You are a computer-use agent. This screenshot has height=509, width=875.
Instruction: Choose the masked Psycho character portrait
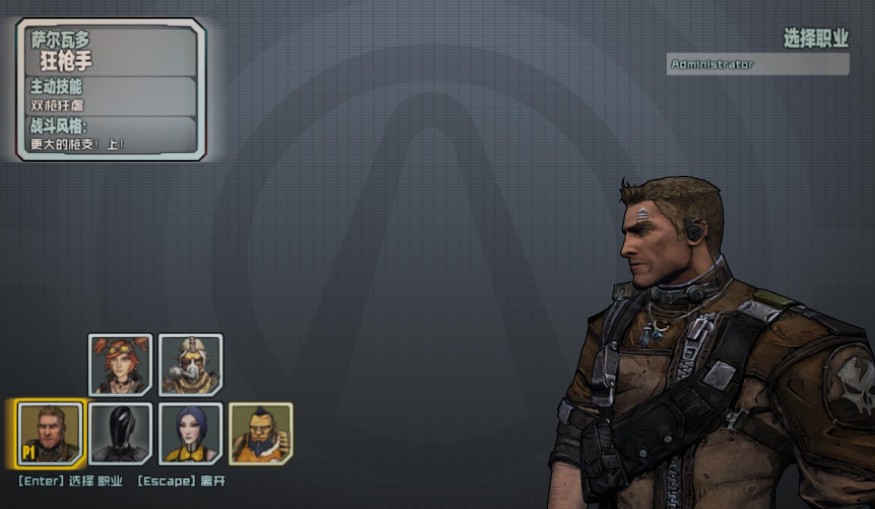coord(190,364)
